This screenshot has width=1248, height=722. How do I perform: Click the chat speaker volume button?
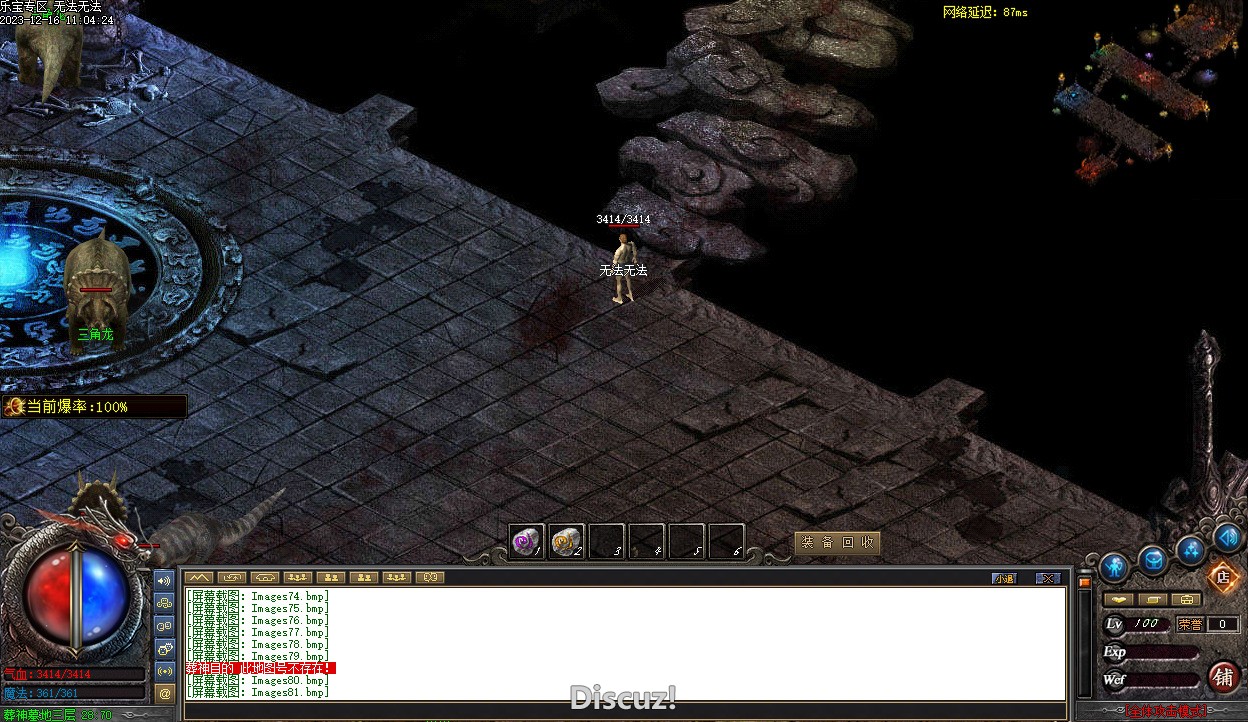165,581
